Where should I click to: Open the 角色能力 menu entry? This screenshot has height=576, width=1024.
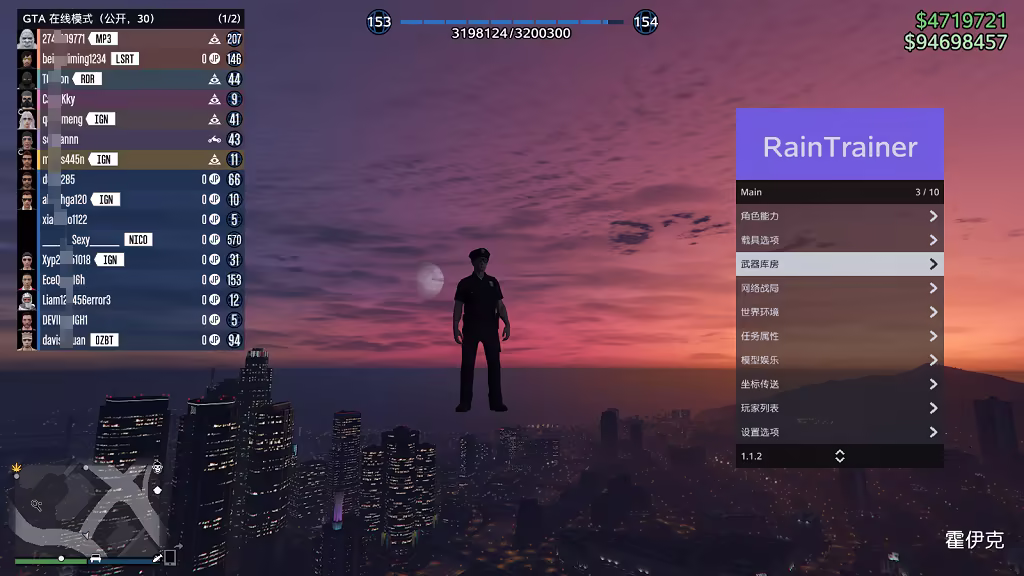pos(839,216)
